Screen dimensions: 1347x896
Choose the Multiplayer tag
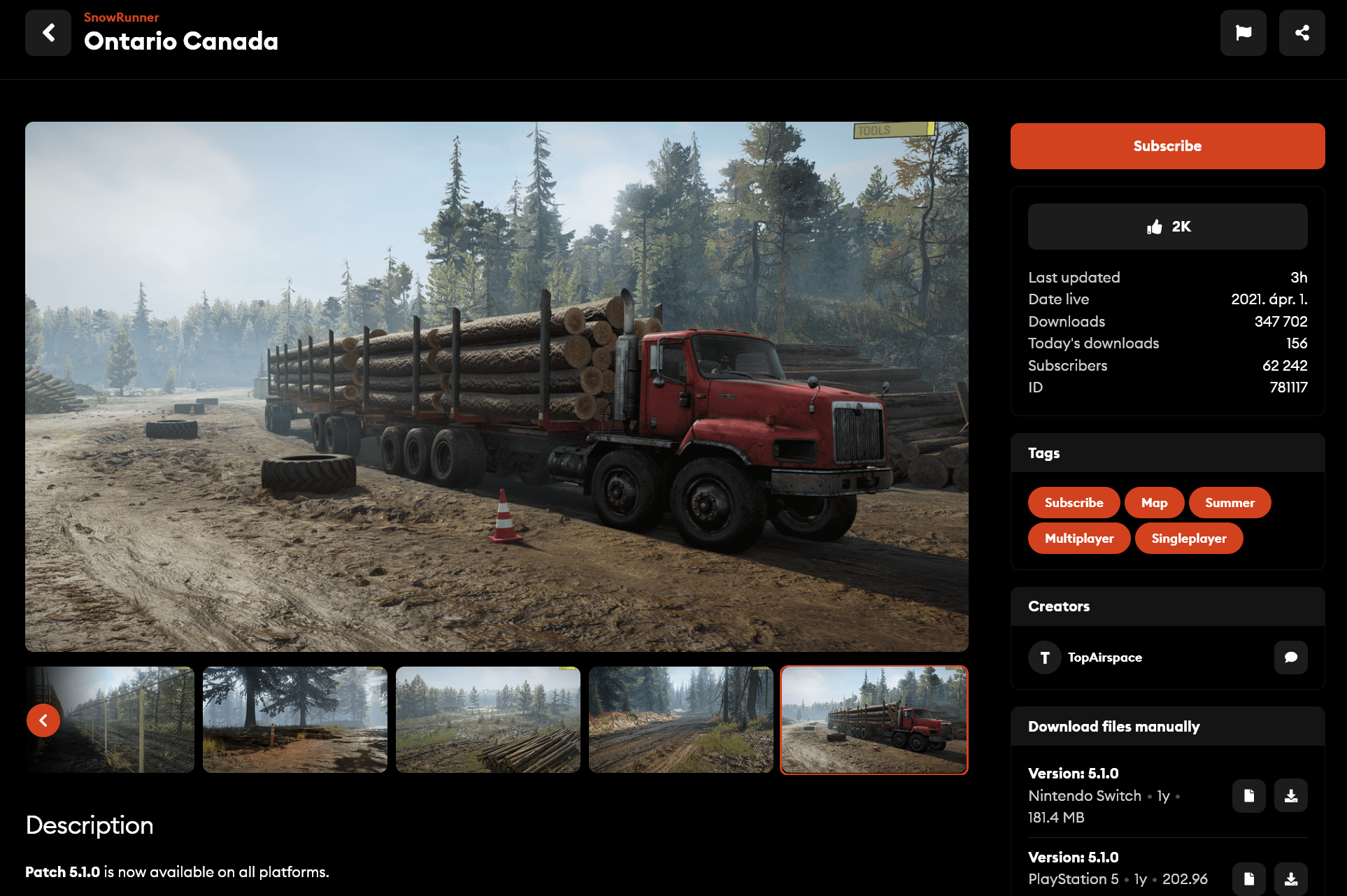(1078, 539)
